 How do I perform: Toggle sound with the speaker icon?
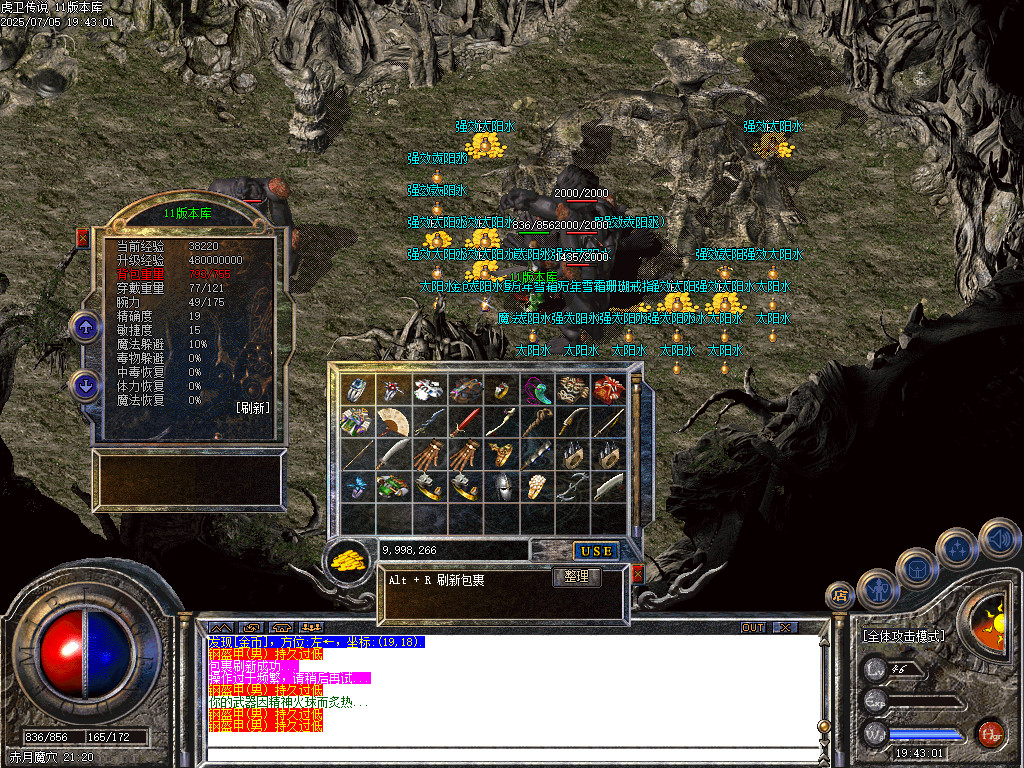point(998,538)
